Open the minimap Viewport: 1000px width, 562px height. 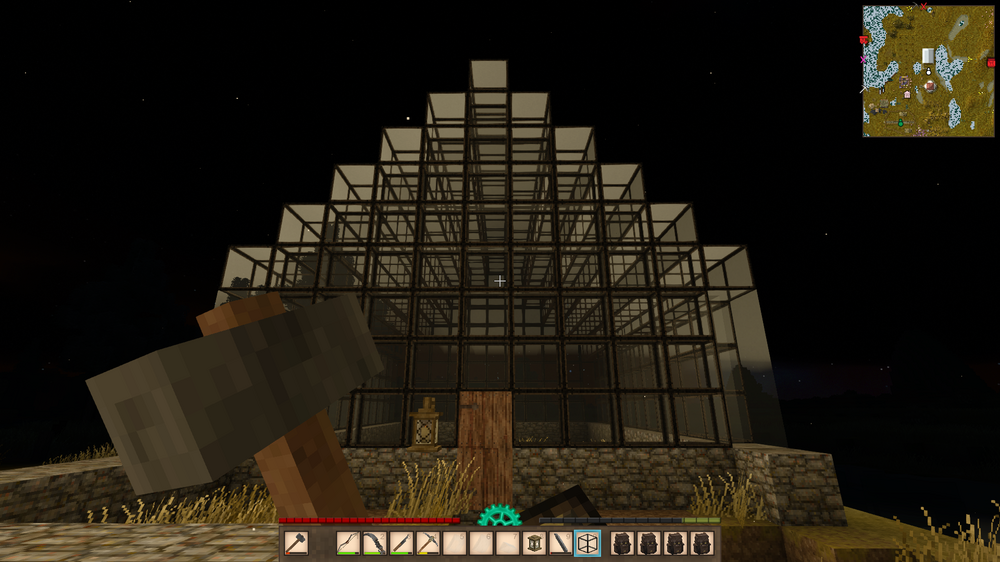coord(928,71)
